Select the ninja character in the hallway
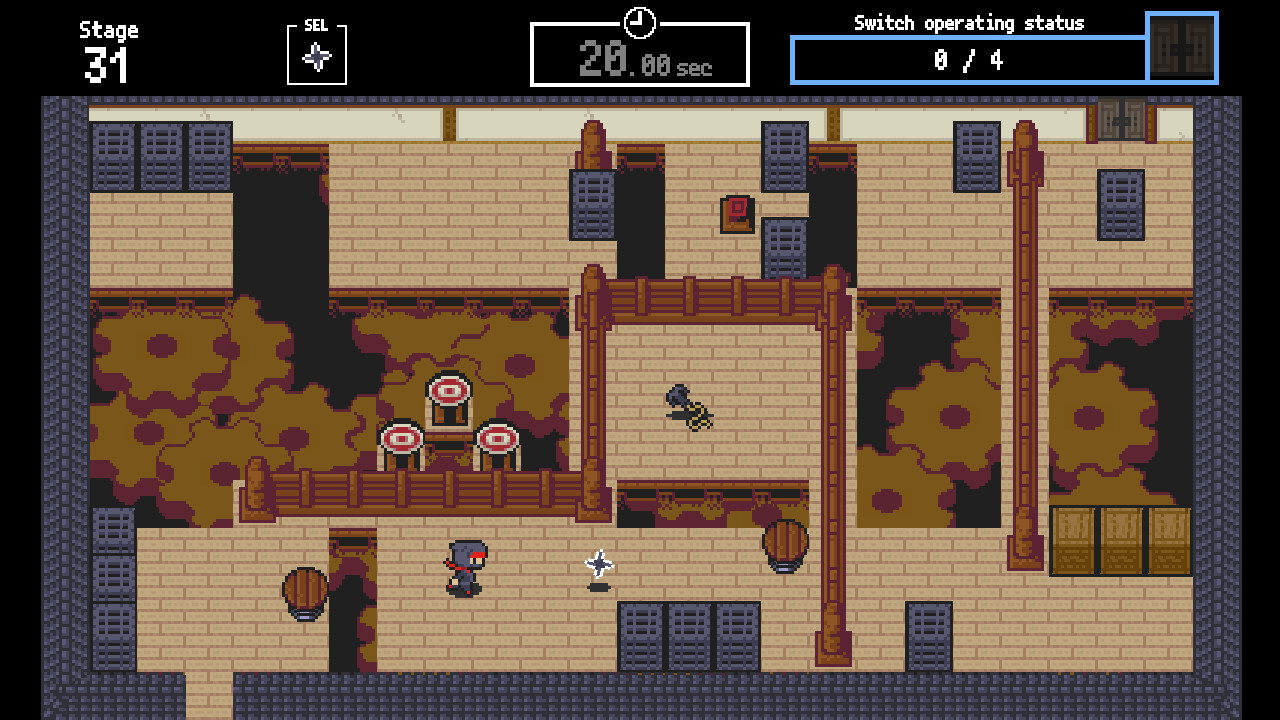Image resolution: width=1280 pixels, height=720 pixels. click(x=465, y=565)
